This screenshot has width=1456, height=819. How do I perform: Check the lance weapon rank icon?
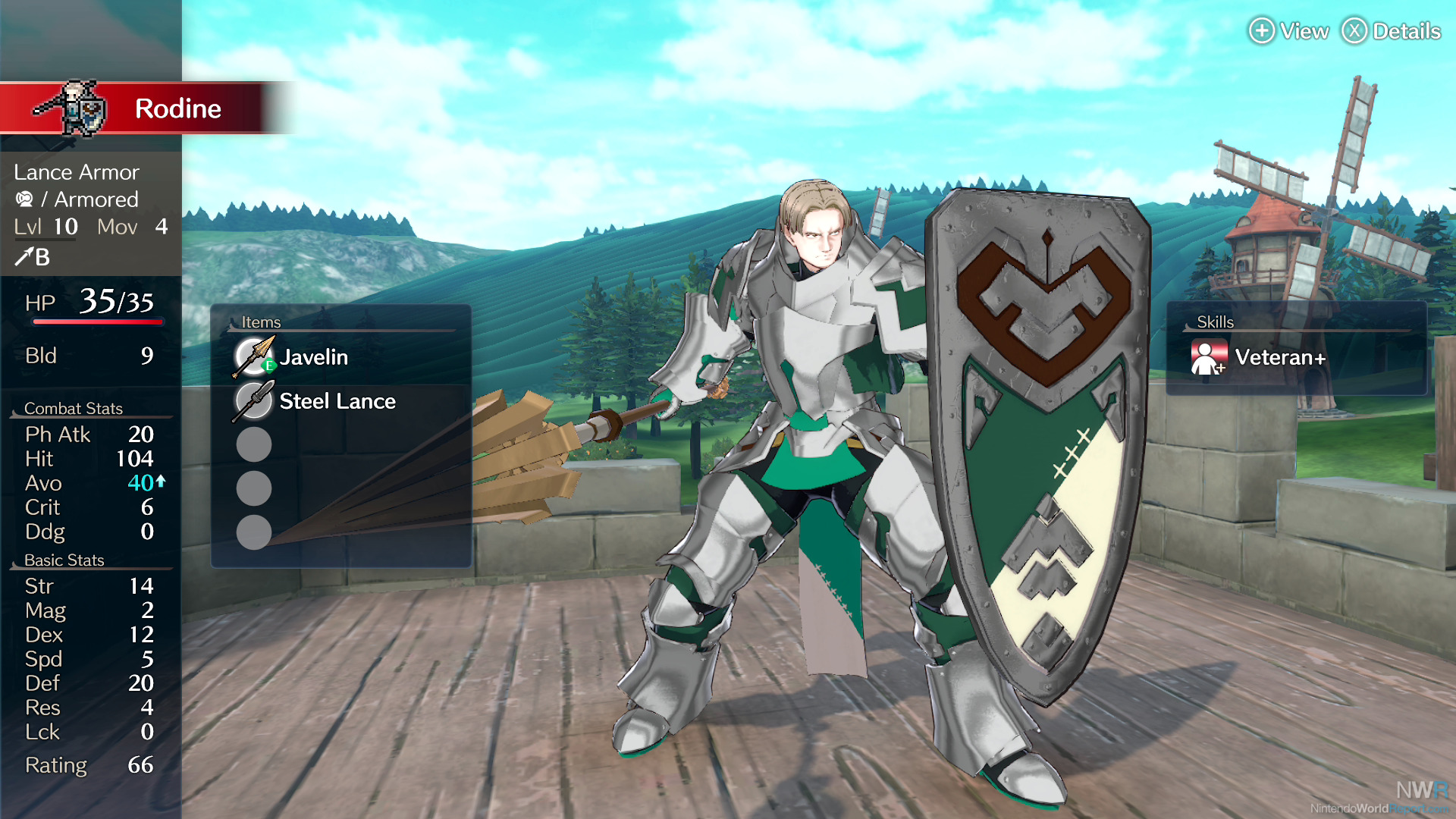click(x=24, y=258)
